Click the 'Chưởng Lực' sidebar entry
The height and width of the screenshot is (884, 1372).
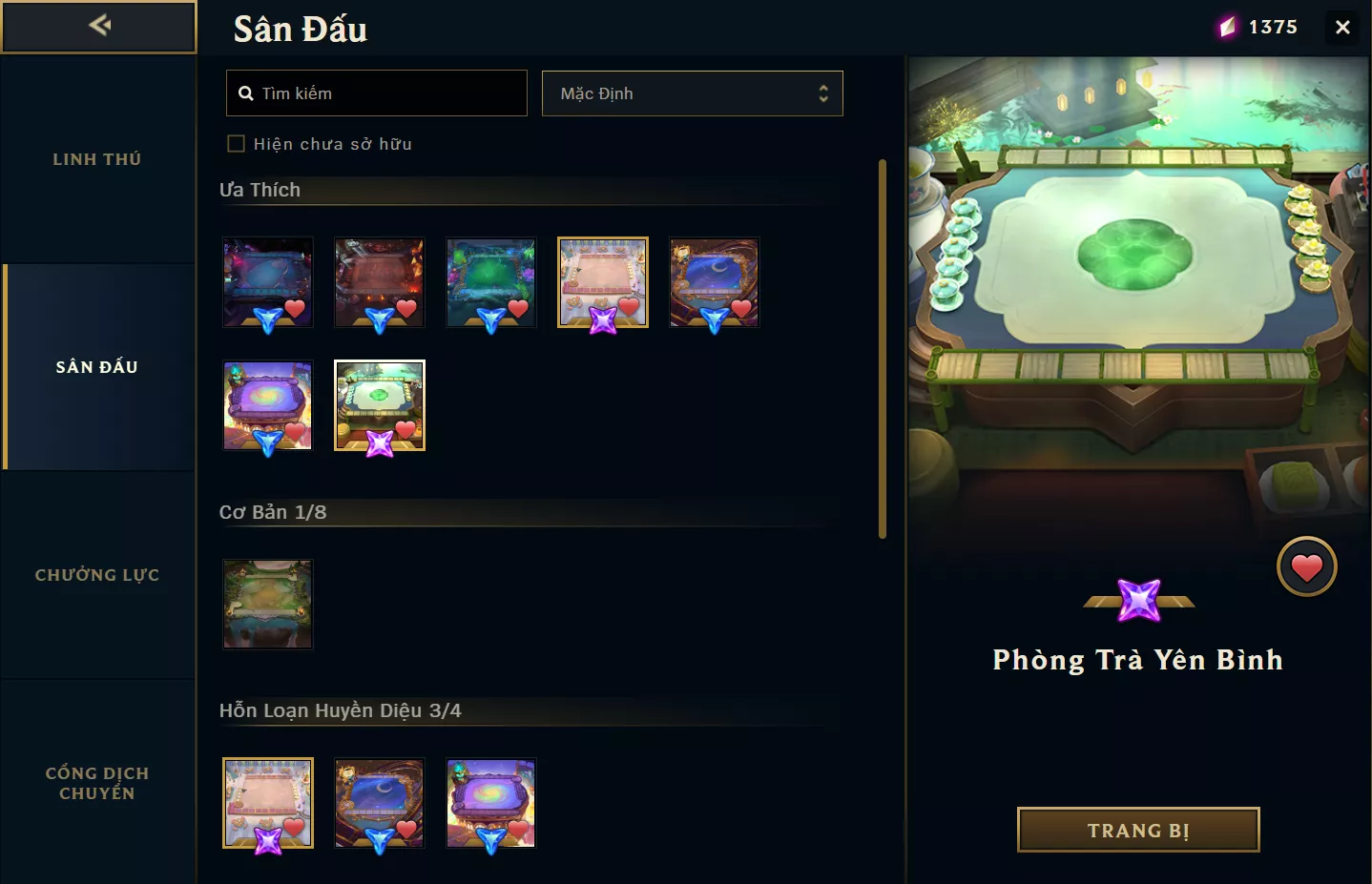point(96,575)
